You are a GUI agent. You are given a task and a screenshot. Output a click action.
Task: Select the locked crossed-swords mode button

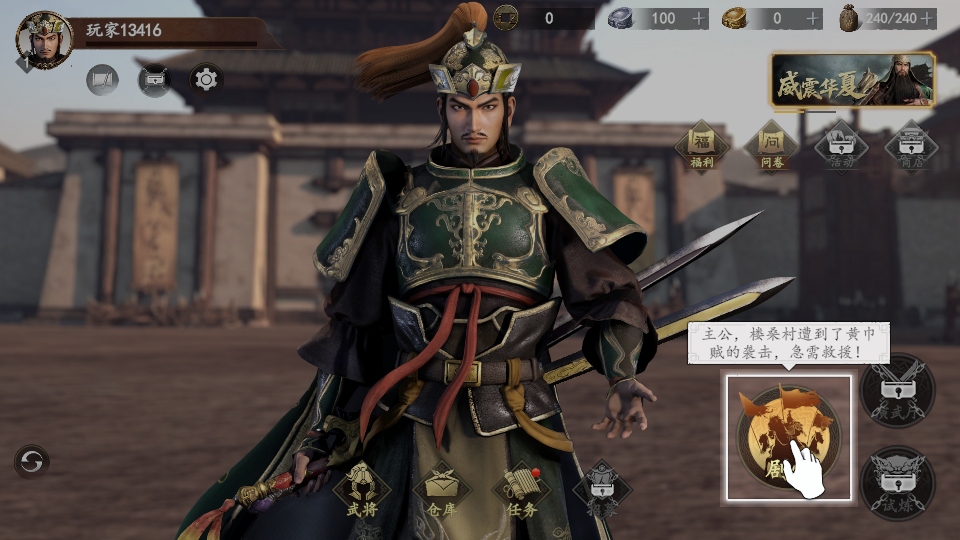[x=897, y=391]
